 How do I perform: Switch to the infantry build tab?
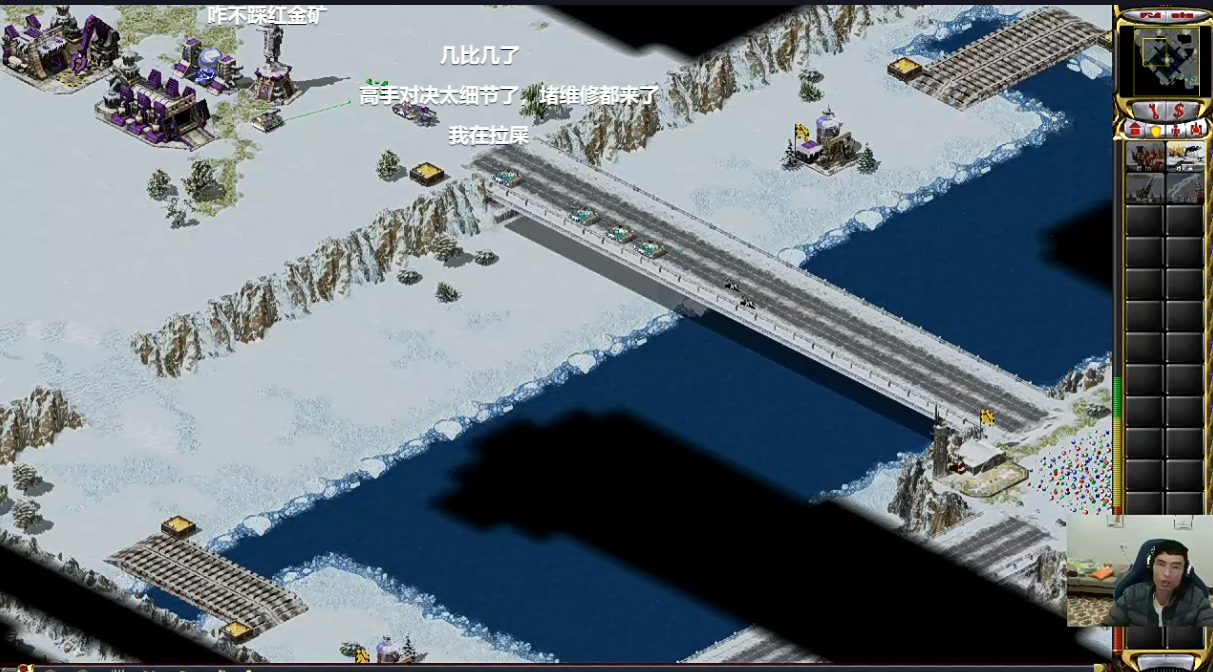pos(1174,130)
